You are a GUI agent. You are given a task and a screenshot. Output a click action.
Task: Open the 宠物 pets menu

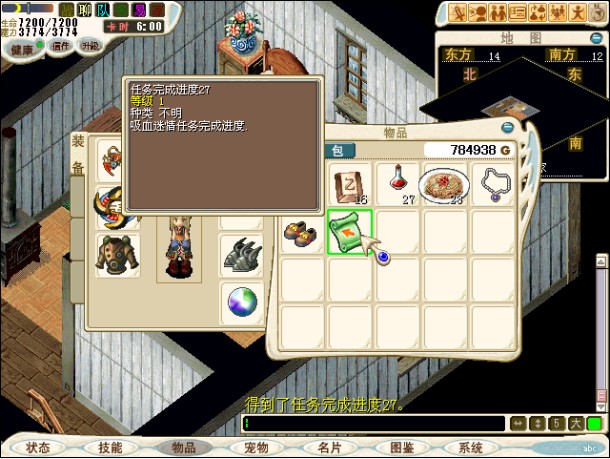[x=257, y=448]
